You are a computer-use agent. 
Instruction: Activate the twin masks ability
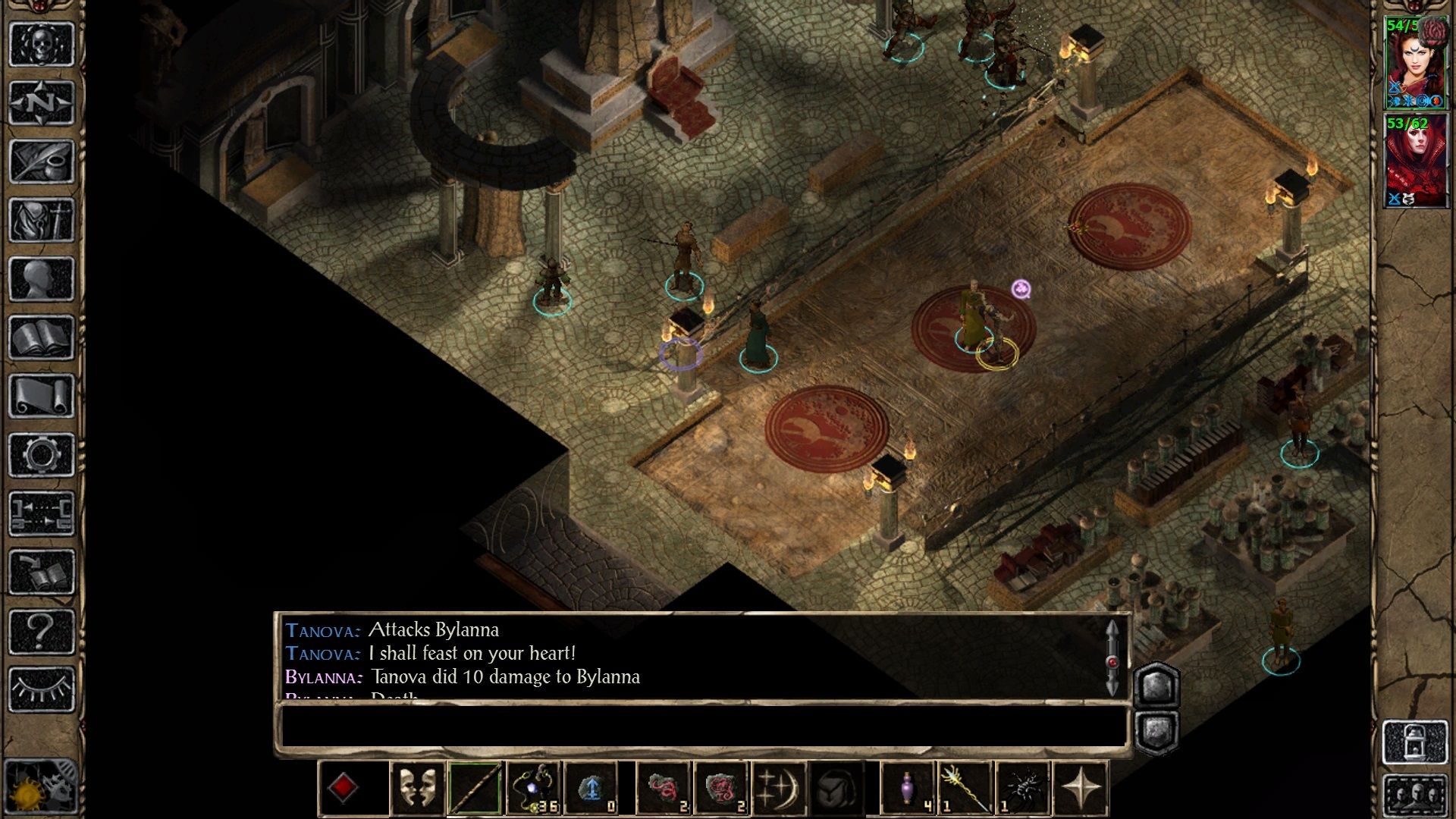pyautogui.click(x=417, y=788)
